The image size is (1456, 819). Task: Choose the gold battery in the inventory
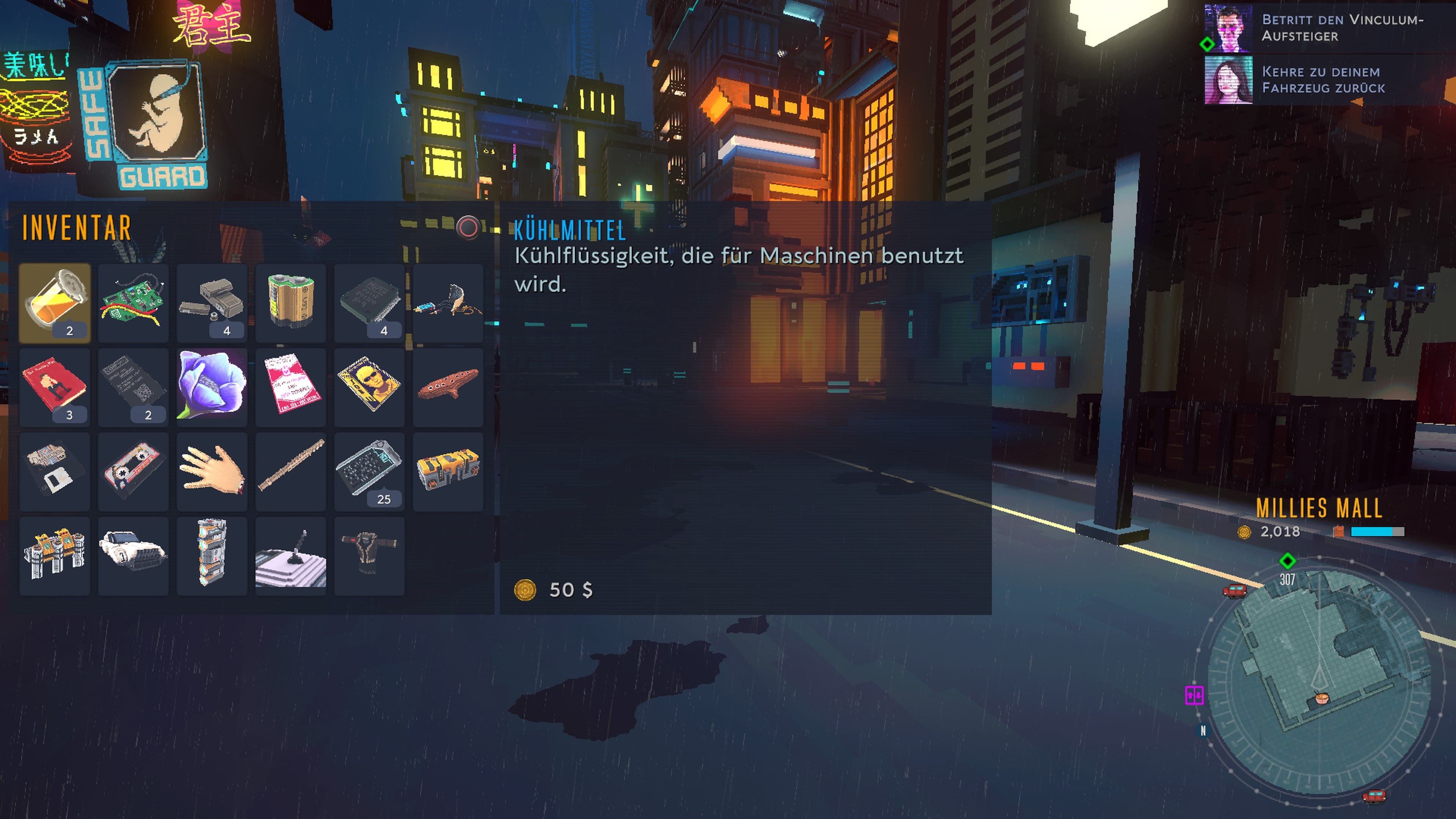tap(290, 303)
